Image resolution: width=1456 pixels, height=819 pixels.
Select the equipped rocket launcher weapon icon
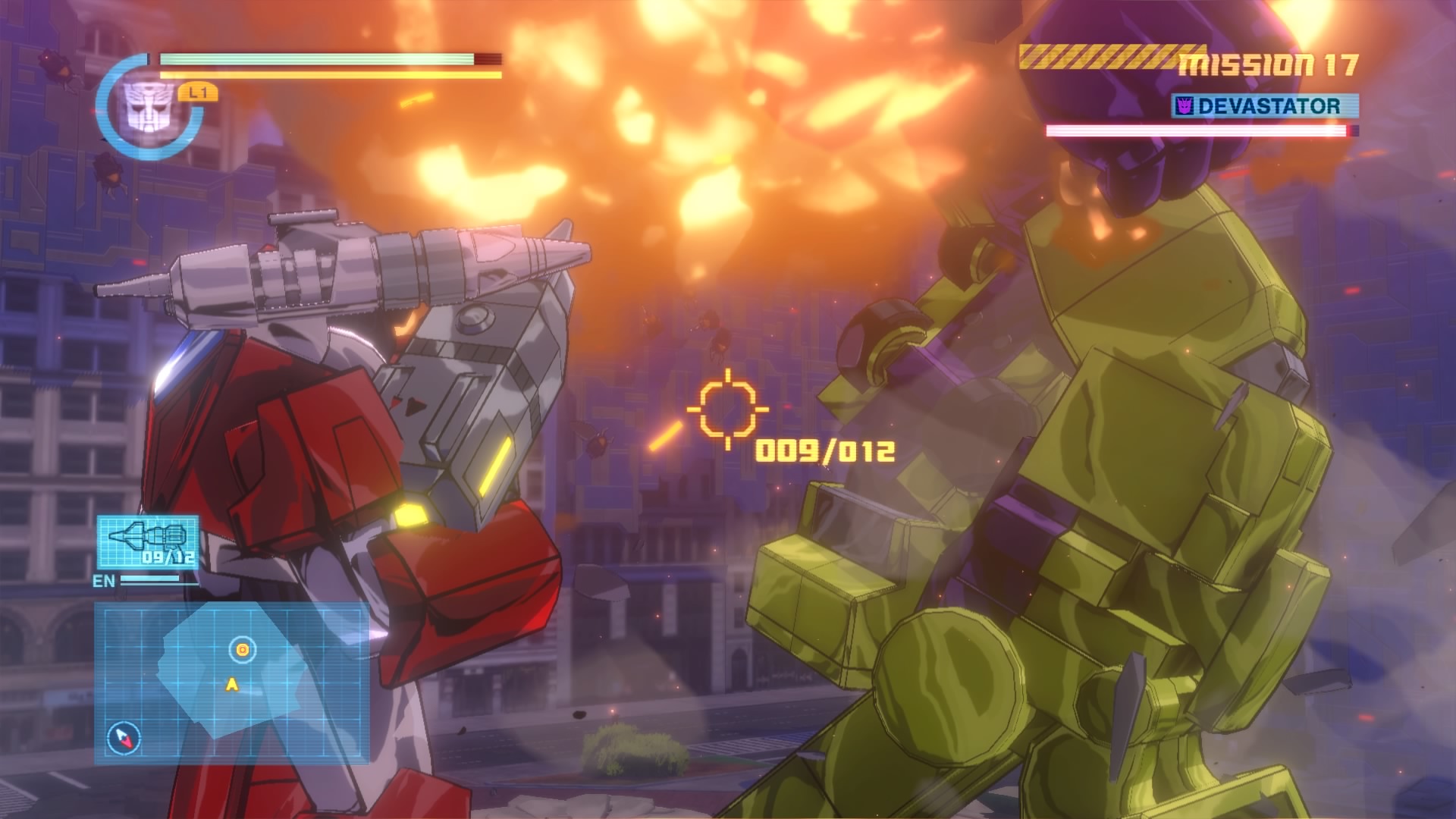(148, 541)
